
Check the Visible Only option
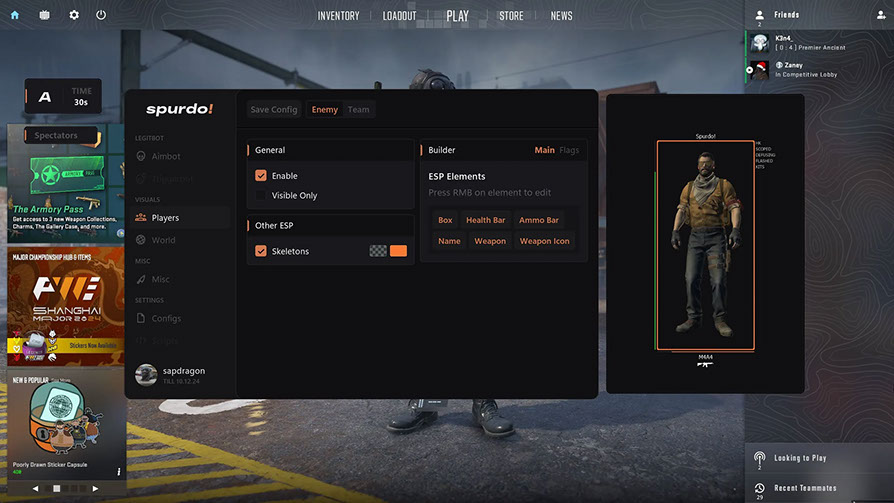(x=261, y=196)
